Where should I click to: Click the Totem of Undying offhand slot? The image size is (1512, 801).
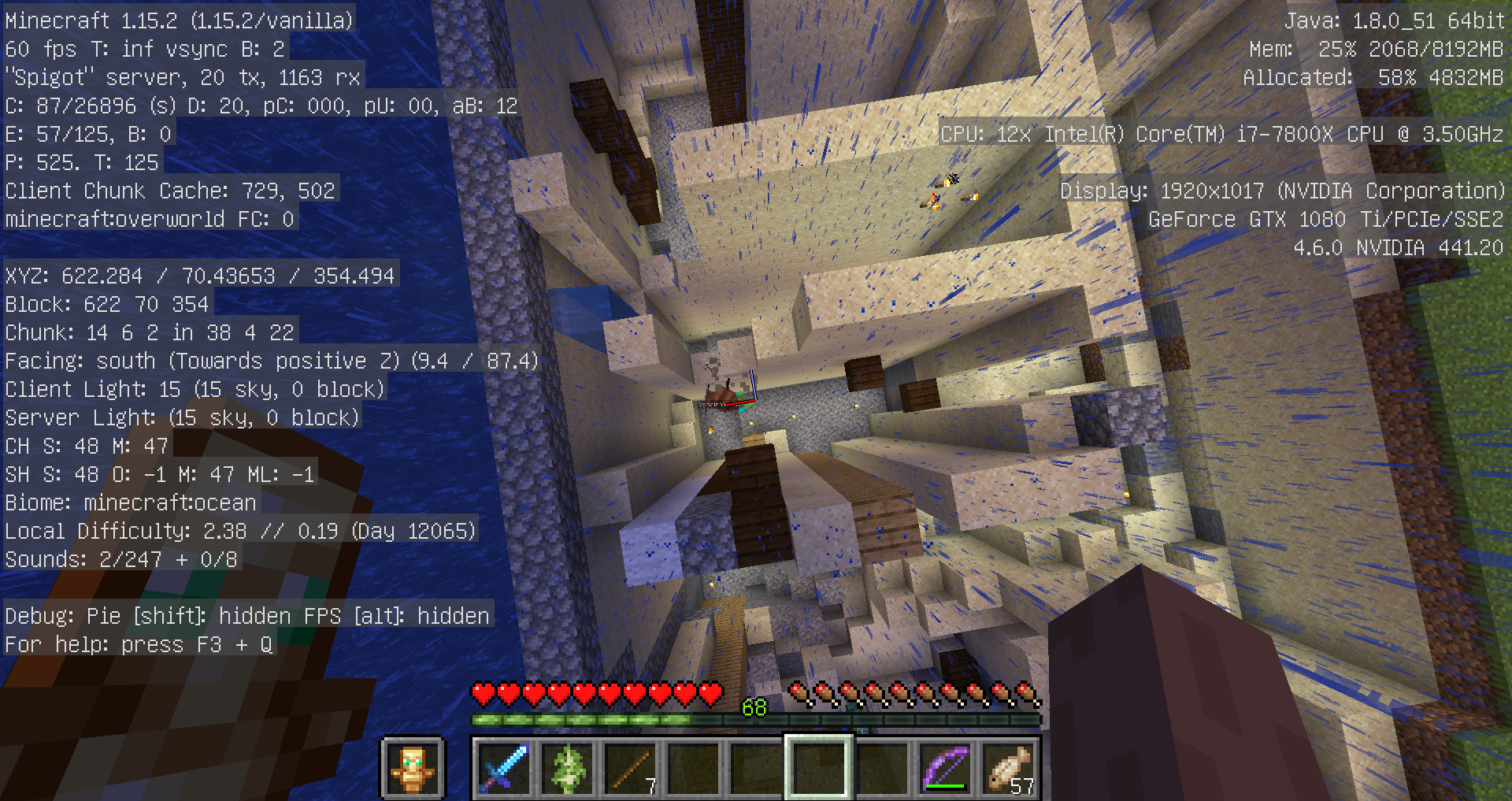click(x=413, y=768)
